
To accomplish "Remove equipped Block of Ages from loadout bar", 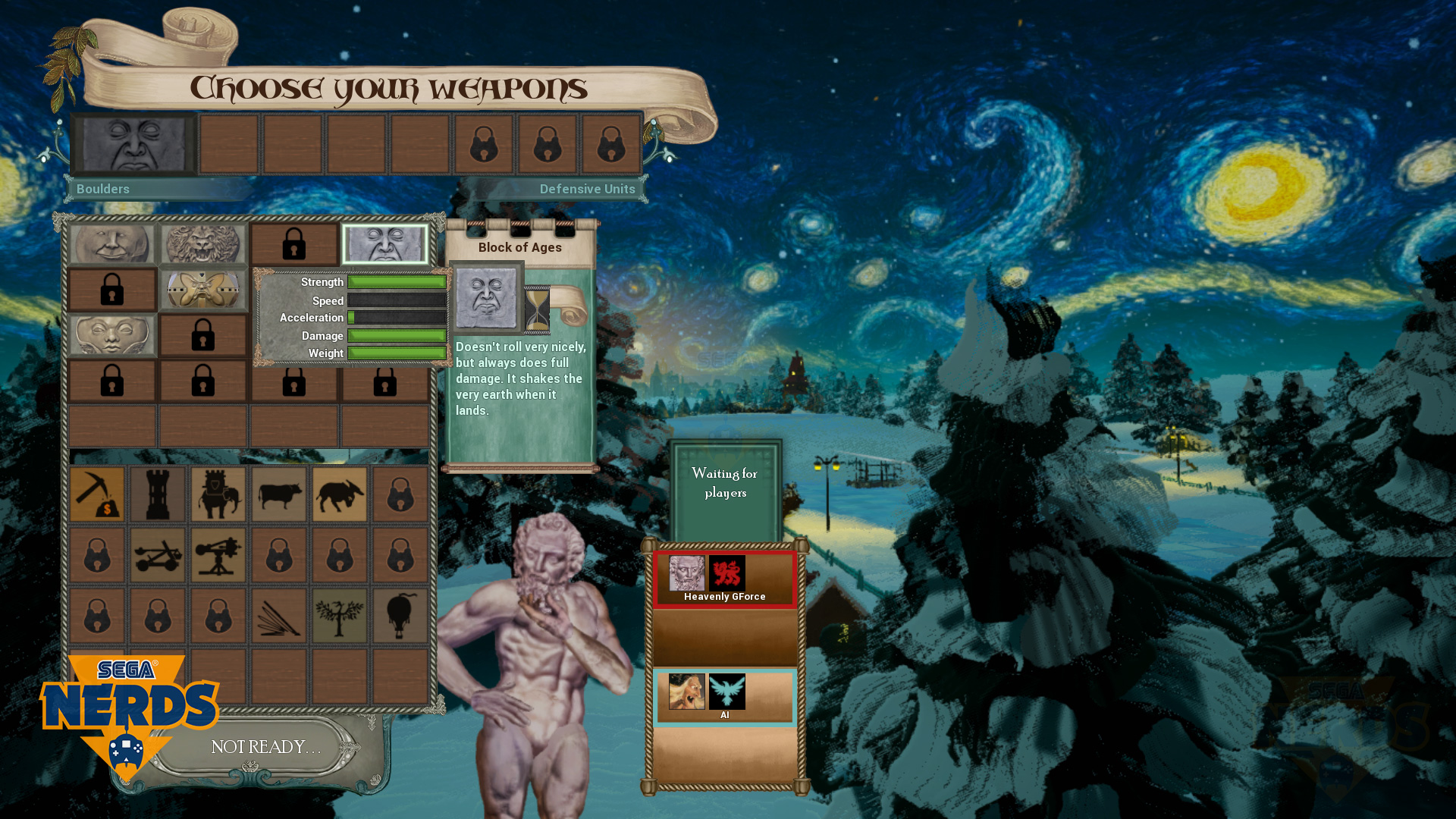I will click(133, 144).
